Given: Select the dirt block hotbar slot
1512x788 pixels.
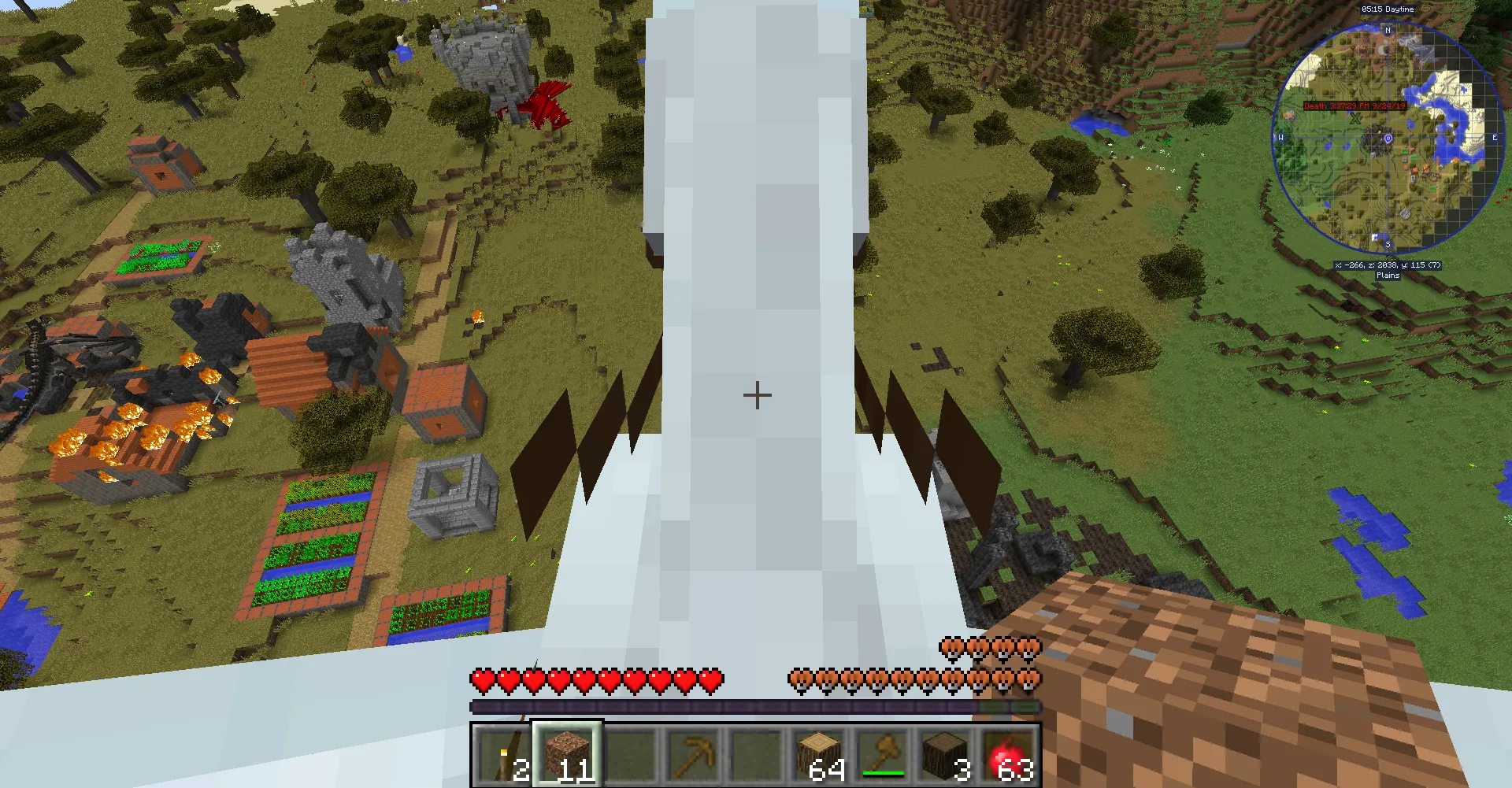Looking at the screenshot, I should pos(565,754).
